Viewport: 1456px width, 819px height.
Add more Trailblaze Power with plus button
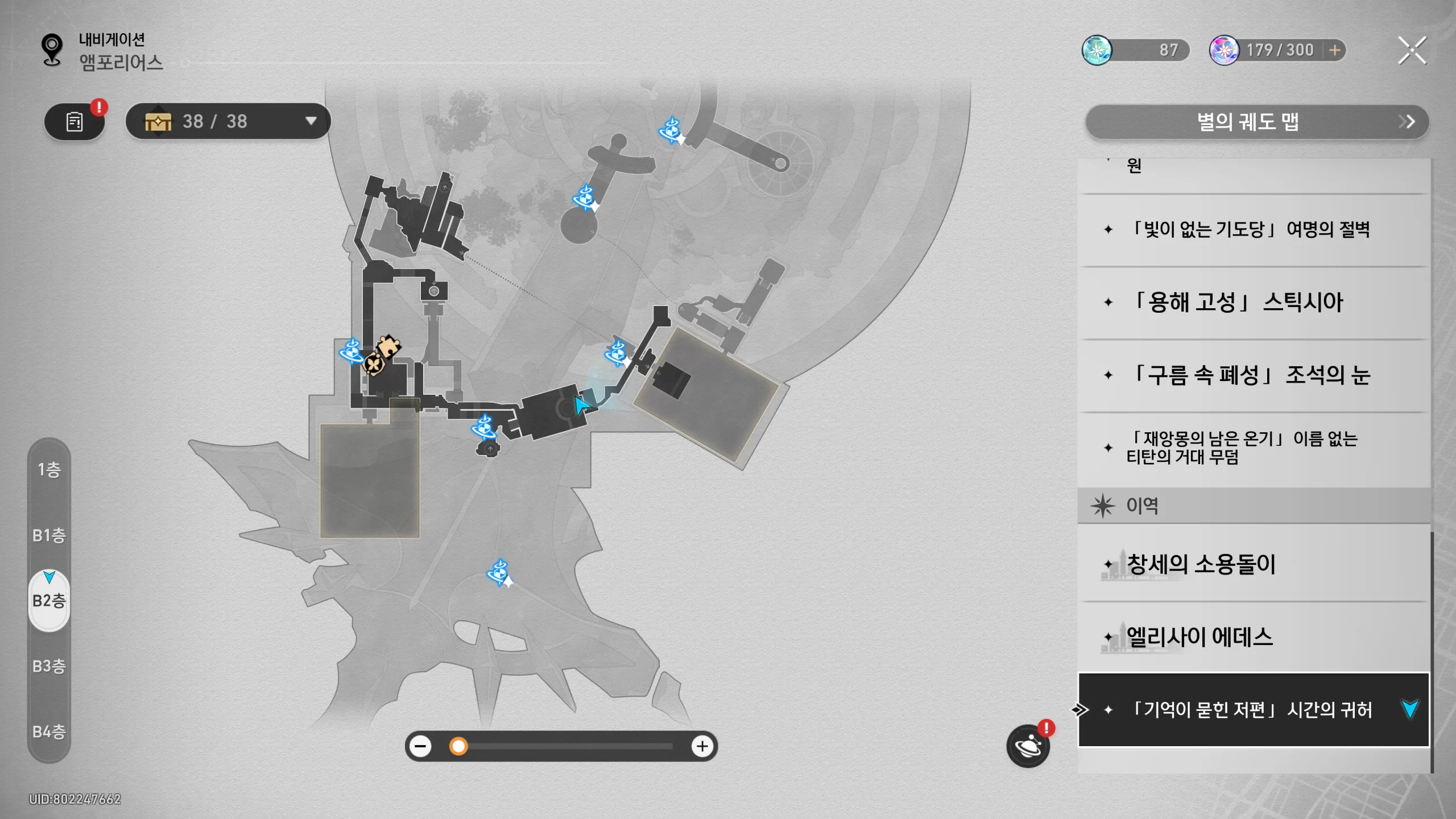click(x=1334, y=51)
